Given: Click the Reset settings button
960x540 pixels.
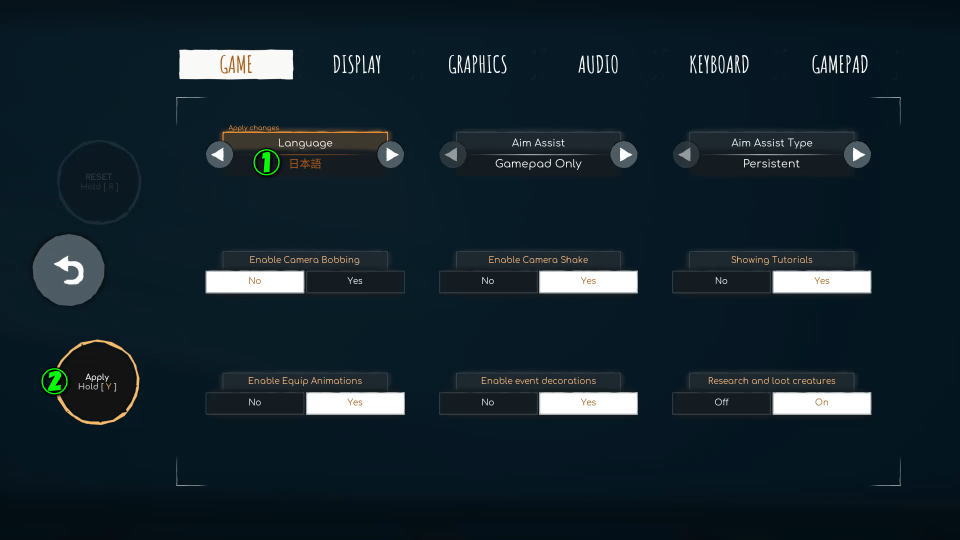Looking at the screenshot, I should 99,182.
